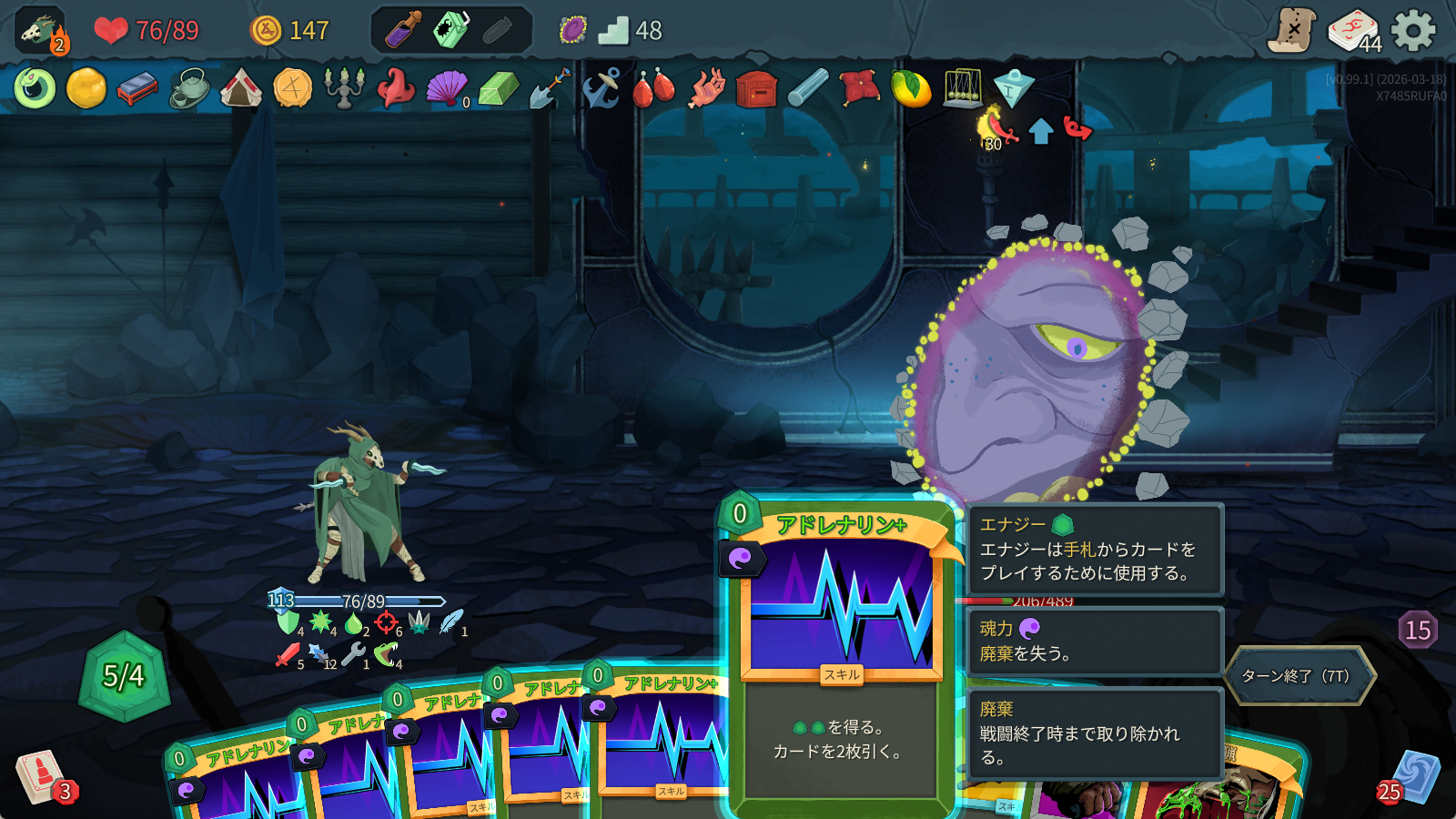
Task: Open the draw pile with 3 cards
Action: pos(41,776)
